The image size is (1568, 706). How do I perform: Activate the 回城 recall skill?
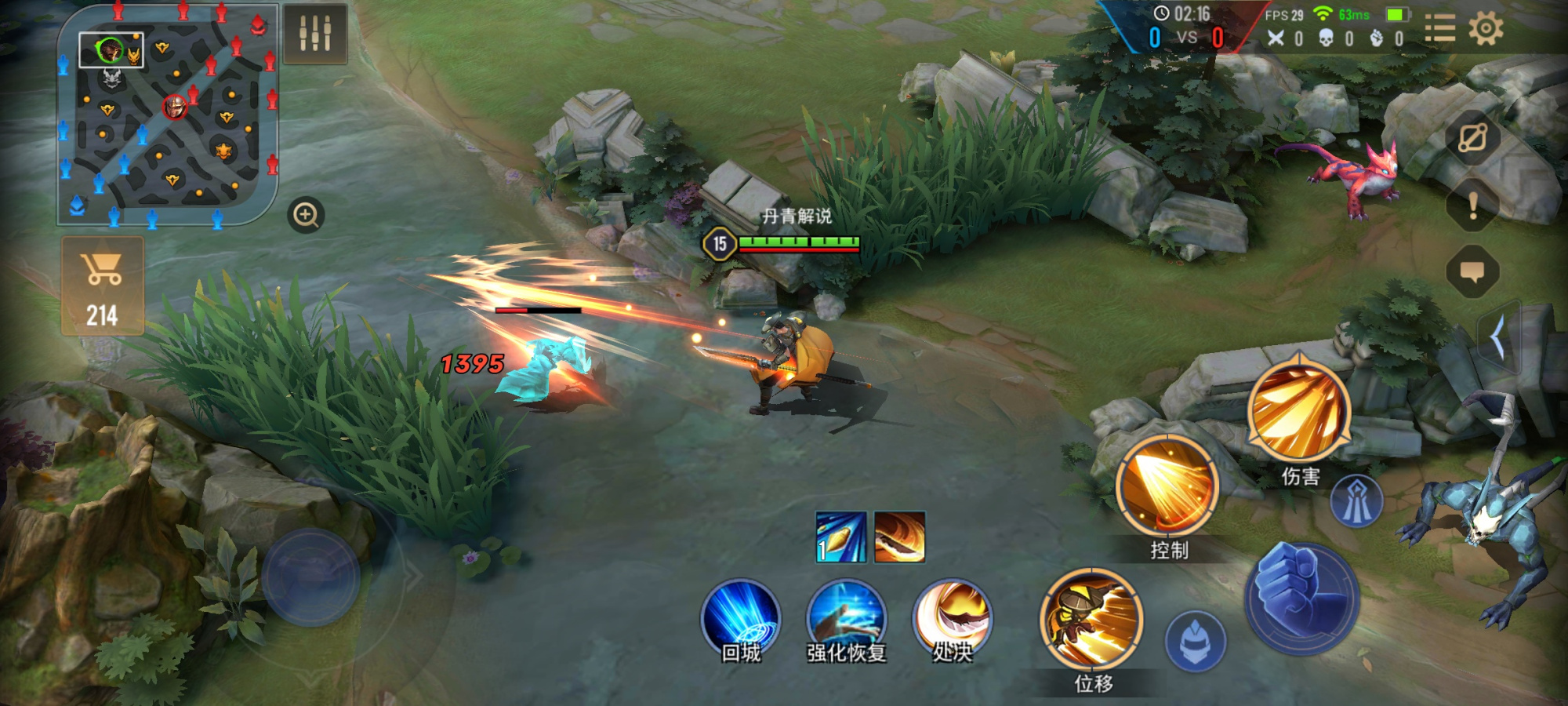coord(740,619)
